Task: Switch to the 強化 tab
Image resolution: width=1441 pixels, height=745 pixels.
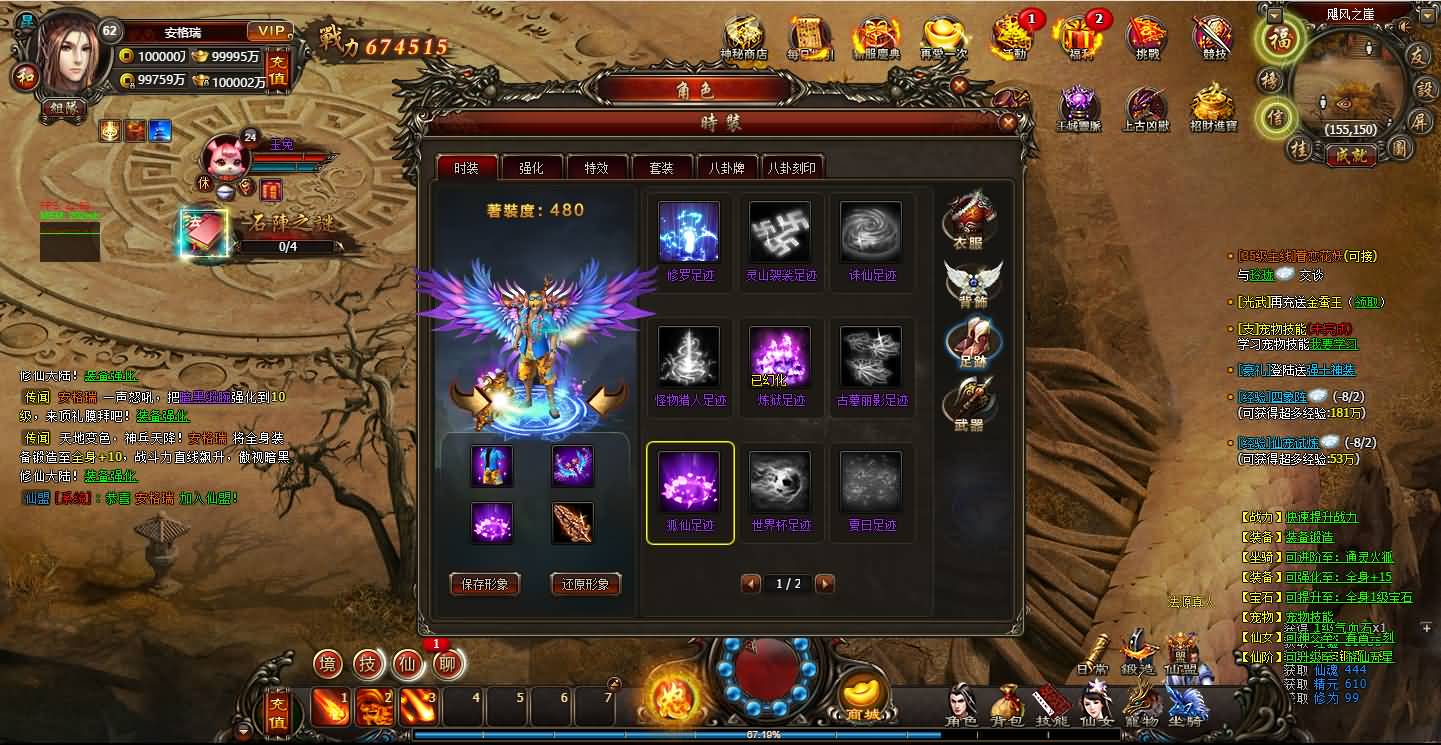Action: [531, 167]
